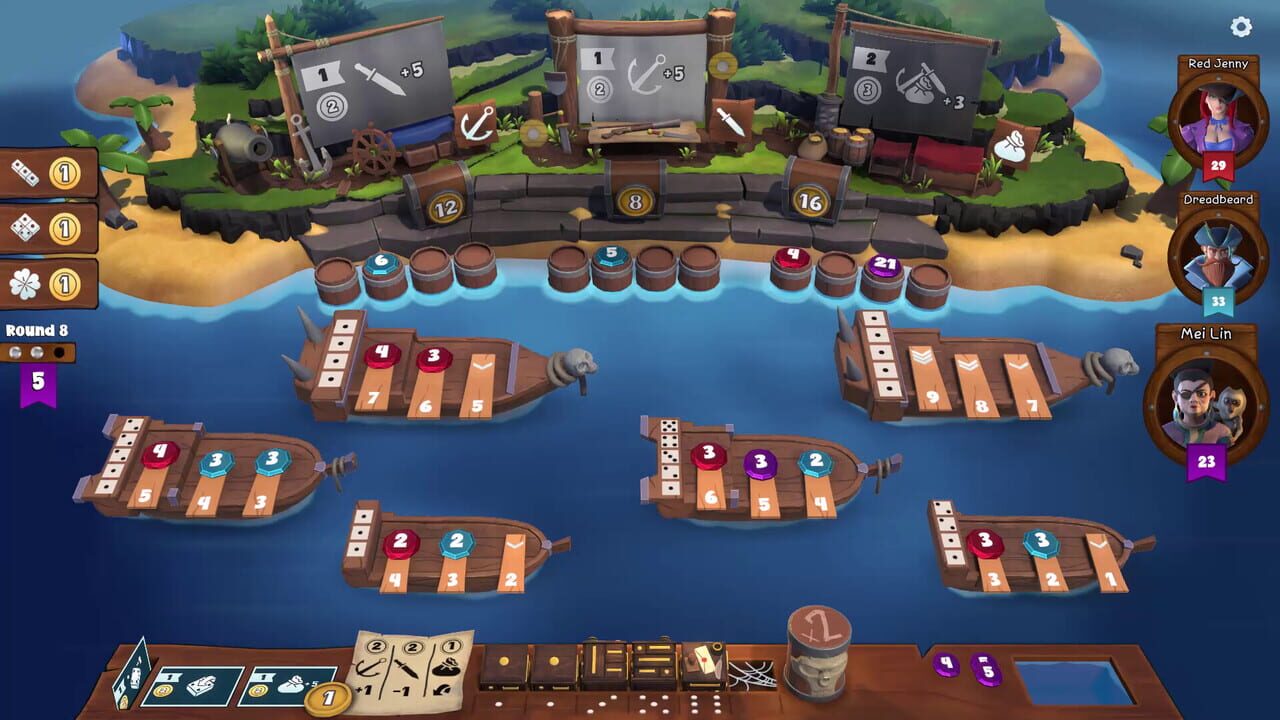Click the red playing card tile

click(704, 662)
